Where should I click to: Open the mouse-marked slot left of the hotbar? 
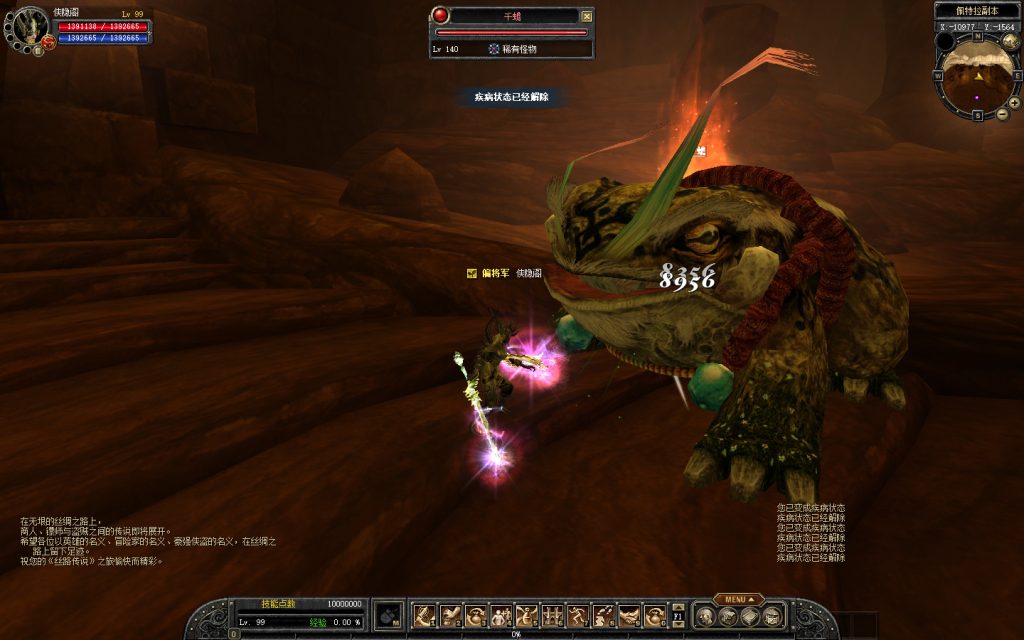[x=388, y=615]
